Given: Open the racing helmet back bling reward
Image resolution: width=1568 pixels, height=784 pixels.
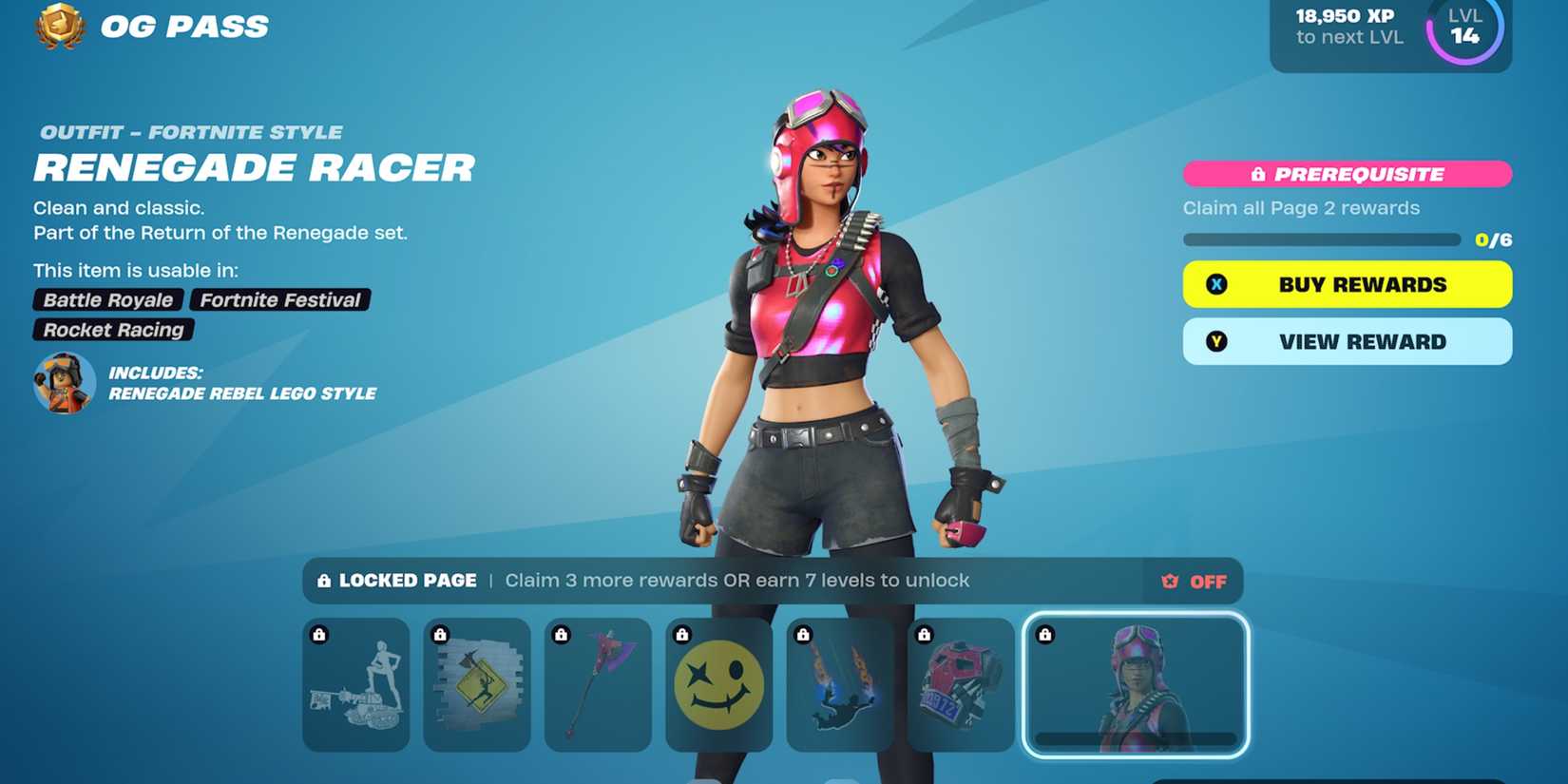Looking at the screenshot, I should coord(958,684).
